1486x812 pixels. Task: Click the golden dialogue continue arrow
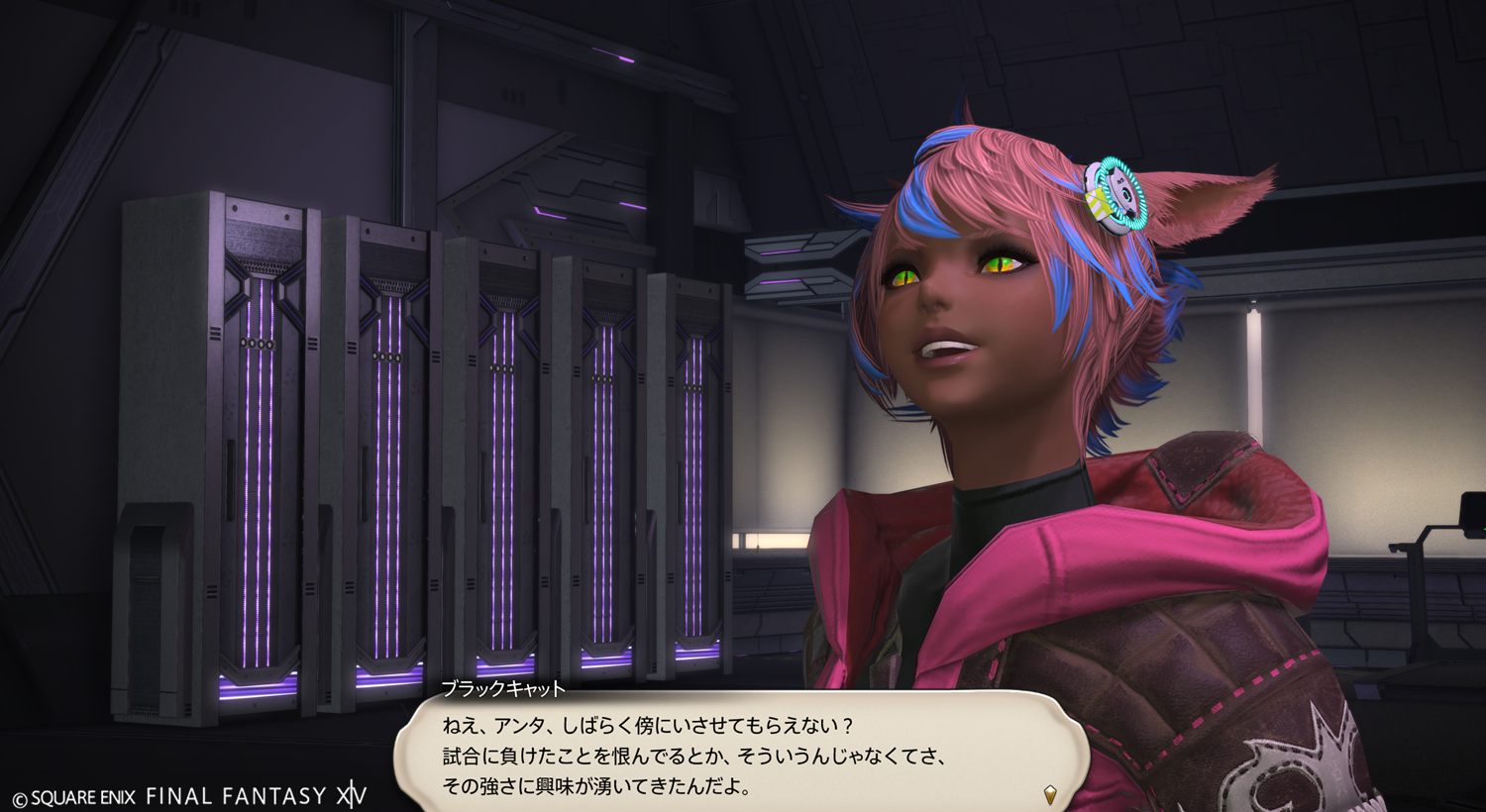[x=1050, y=794]
